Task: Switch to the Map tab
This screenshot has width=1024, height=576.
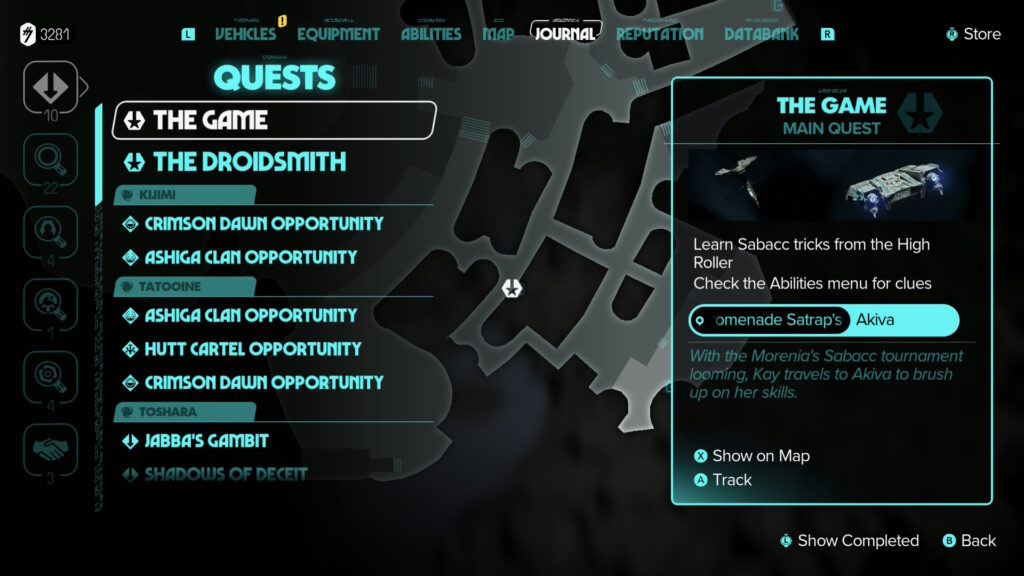Action: (498, 34)
